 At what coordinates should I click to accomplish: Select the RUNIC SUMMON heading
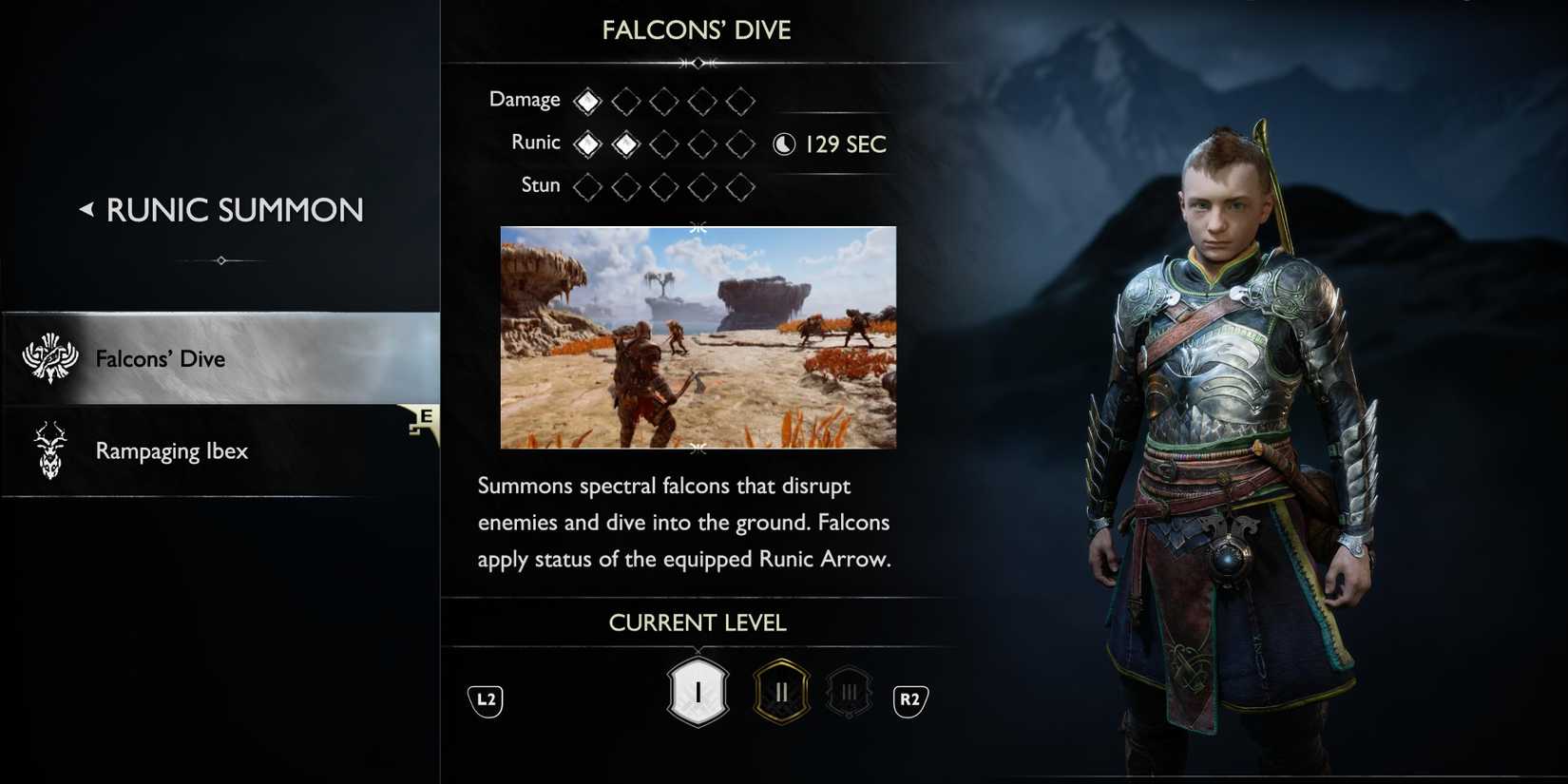click(x=234, y=209)
